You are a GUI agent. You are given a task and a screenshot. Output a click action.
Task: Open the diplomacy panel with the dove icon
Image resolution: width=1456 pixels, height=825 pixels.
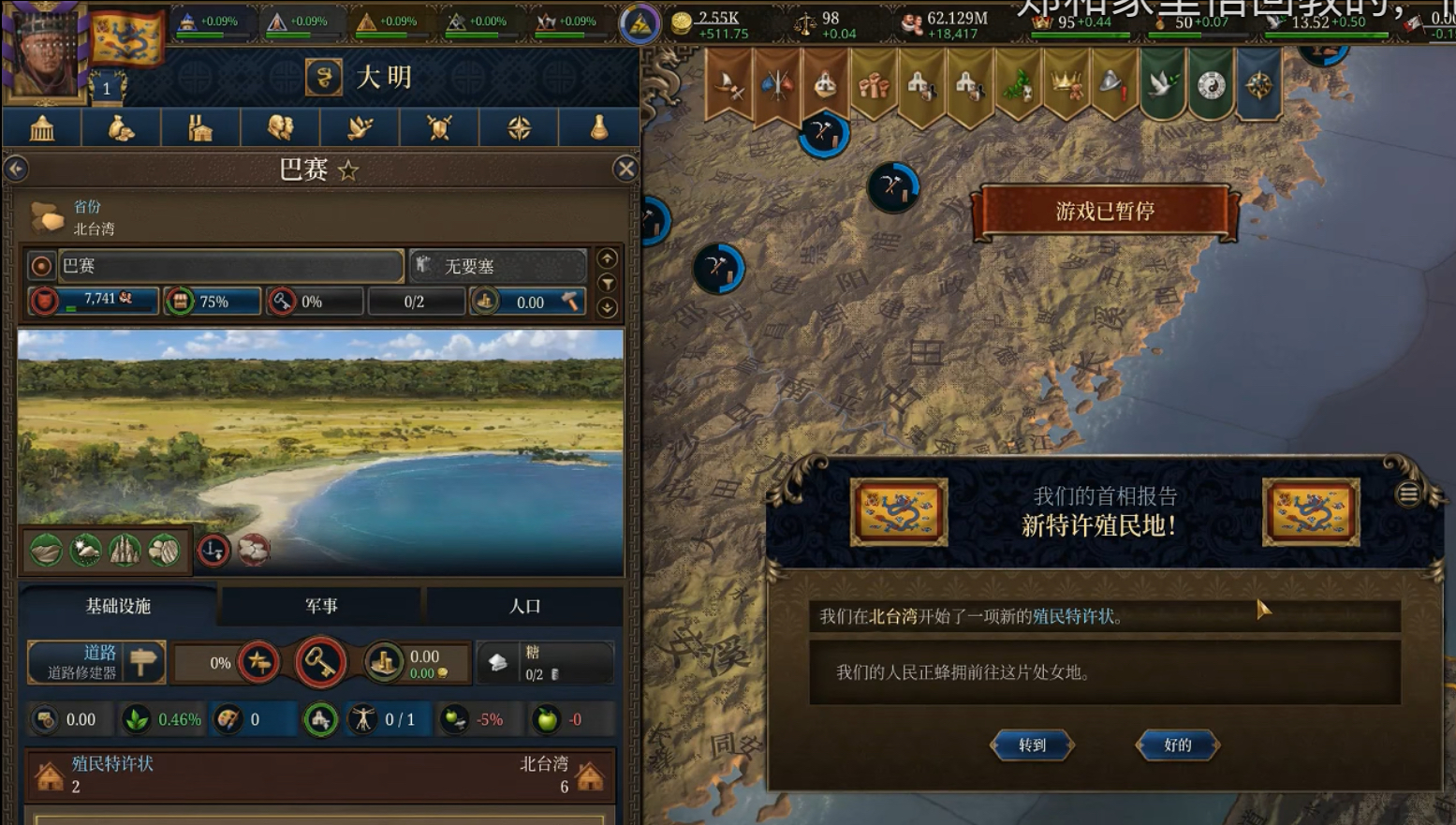pos(360,127)
